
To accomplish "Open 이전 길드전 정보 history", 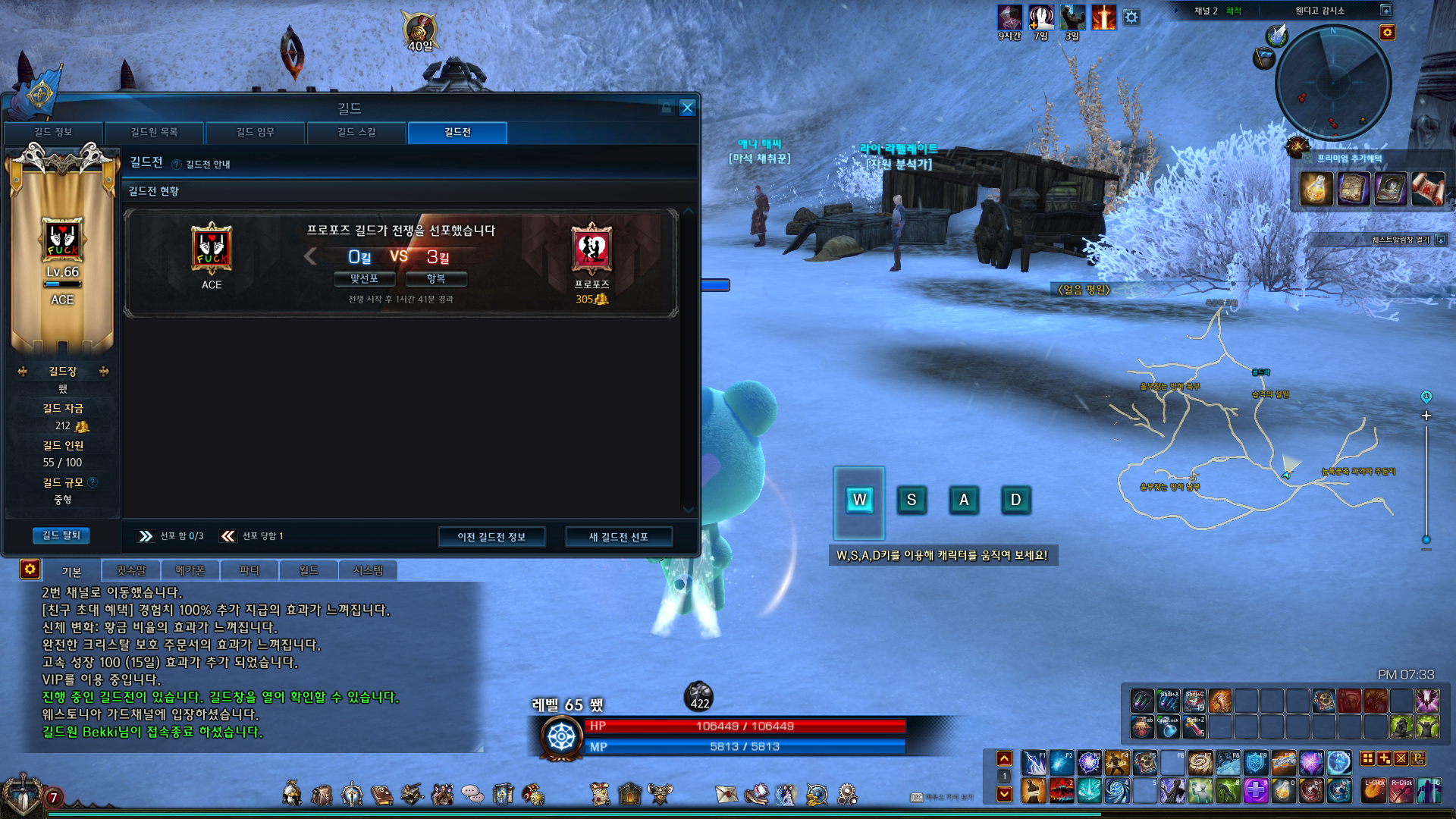I will (491, 537).
